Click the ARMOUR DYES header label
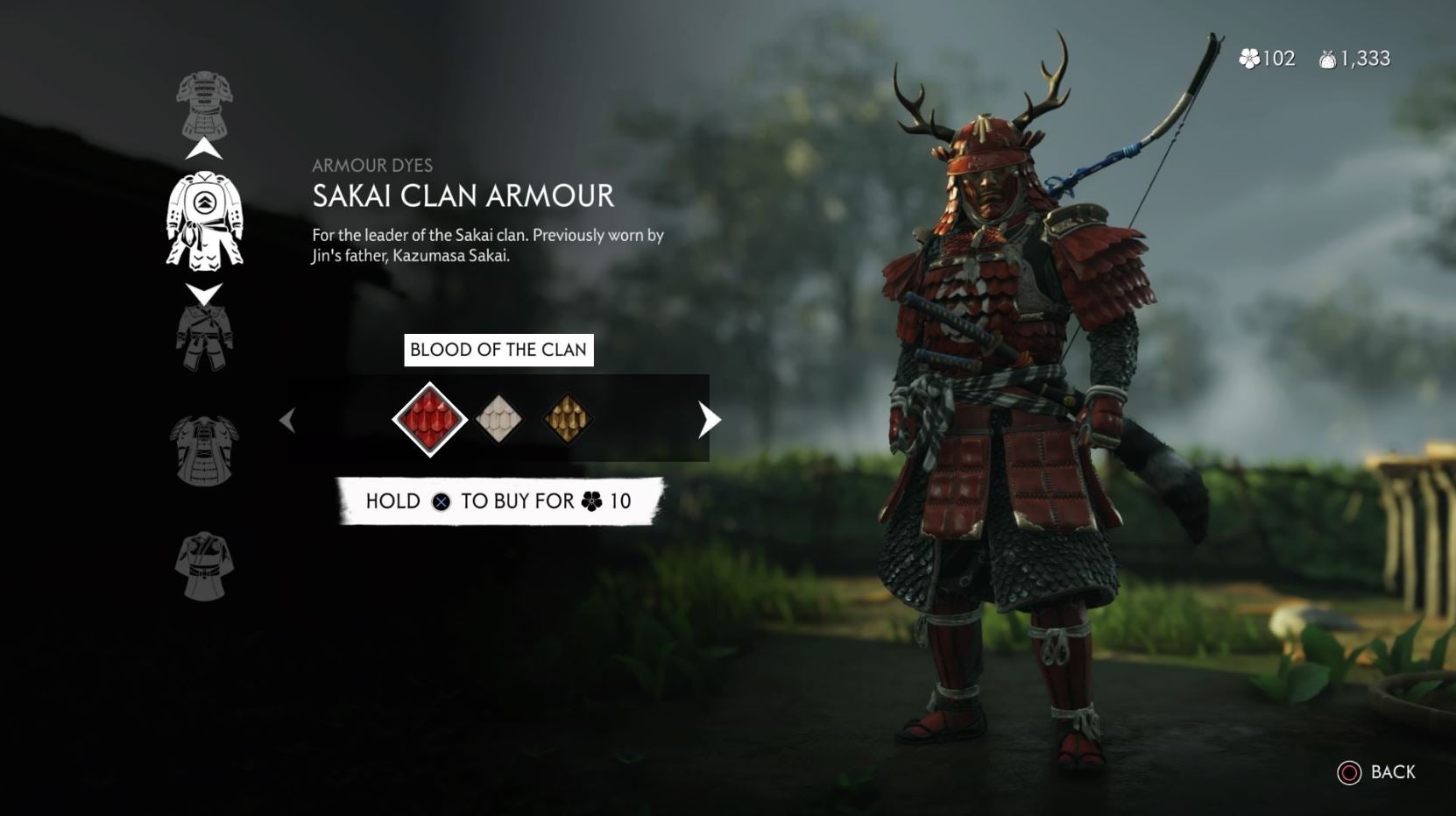This screenshot has width=1456, height=816. (x=372, y=163)
